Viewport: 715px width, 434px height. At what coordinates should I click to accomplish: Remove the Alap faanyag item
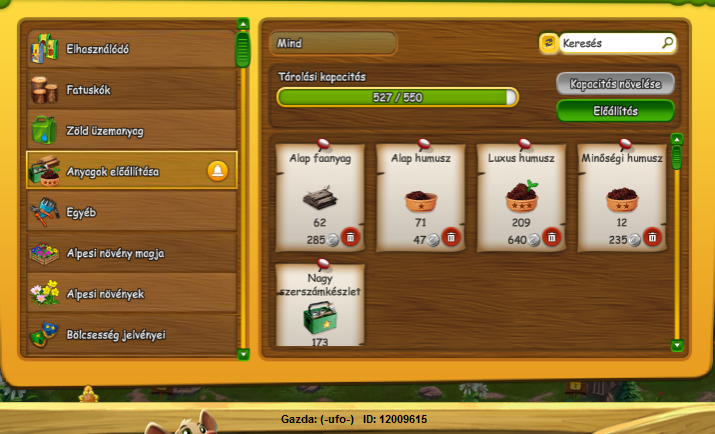(x=350, y=238)
